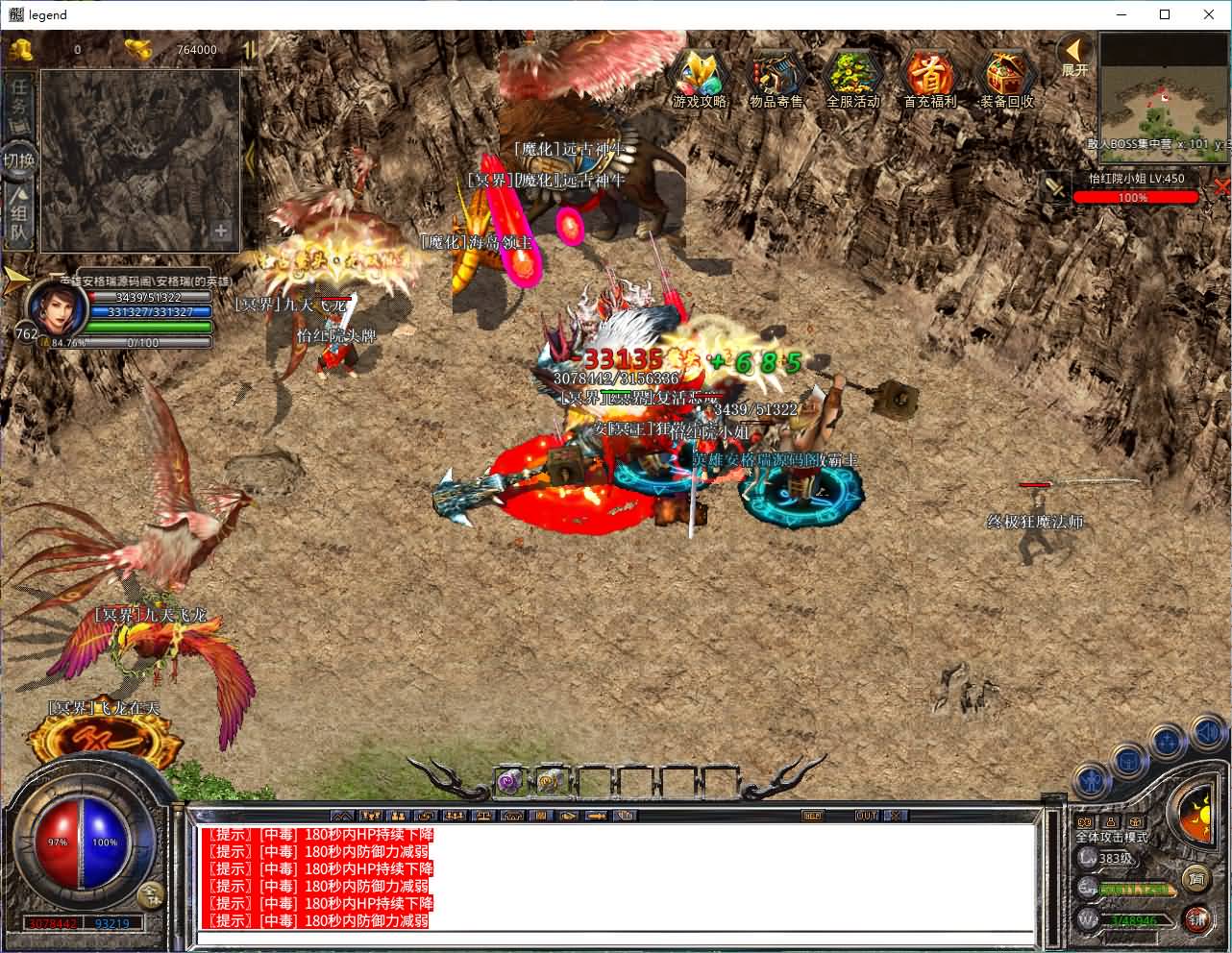Use the yellow scroll in the quick slot
This screenshot has width=1232, height=953.
click(x=551, y=782)
